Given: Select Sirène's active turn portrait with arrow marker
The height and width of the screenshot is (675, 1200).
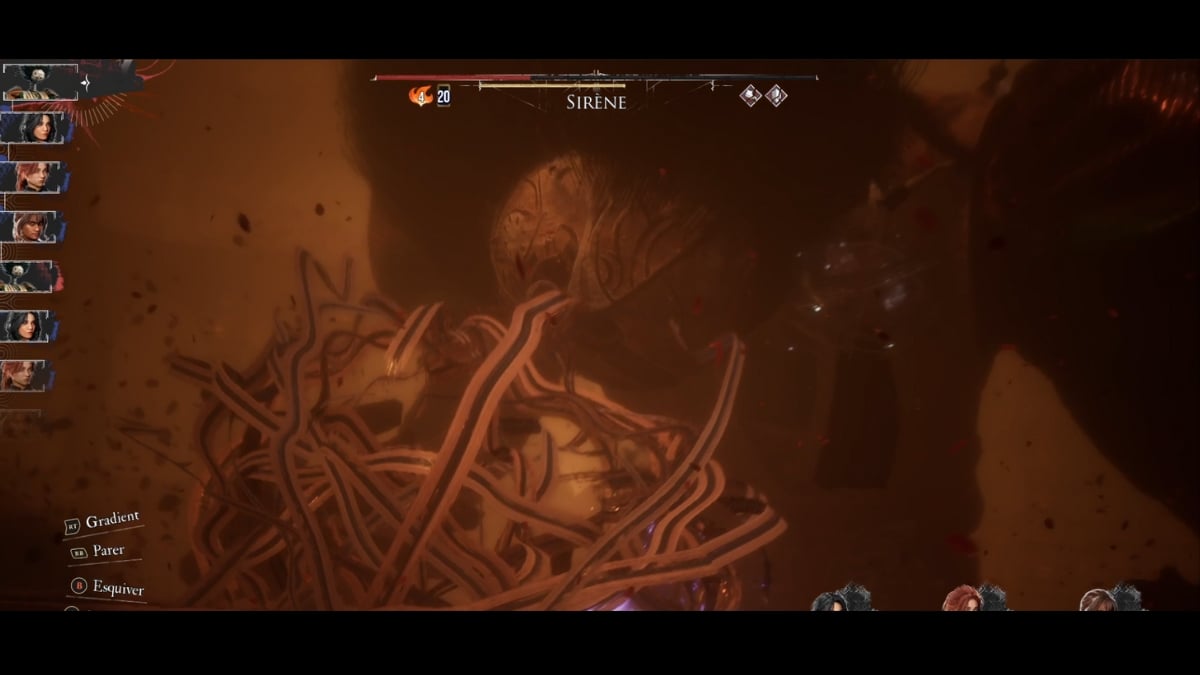Looking at the screenshot, I should (x=40, y=81).
